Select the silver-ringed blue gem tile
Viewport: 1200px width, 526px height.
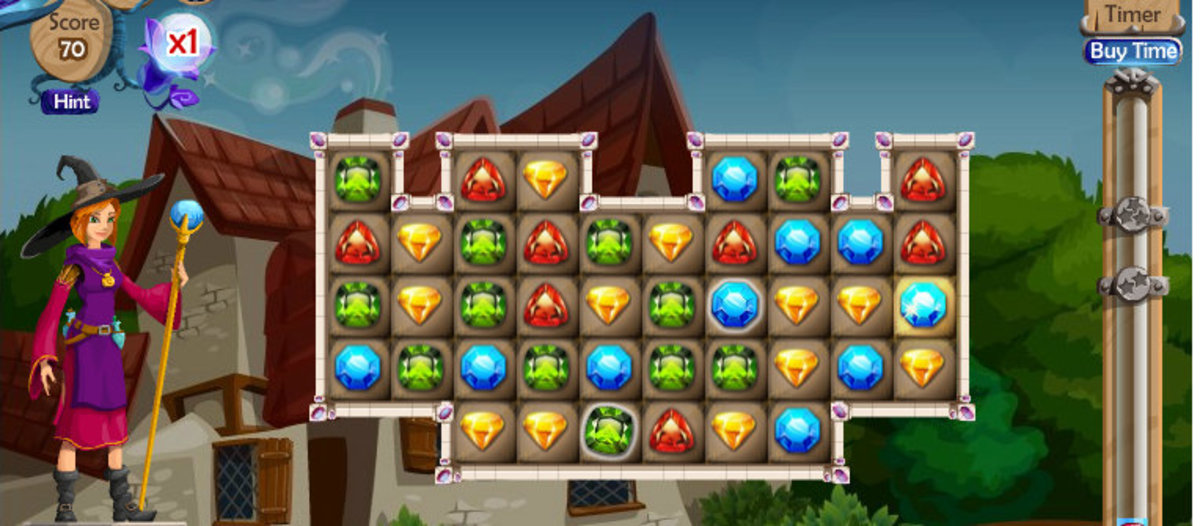[x=734, y=304]
